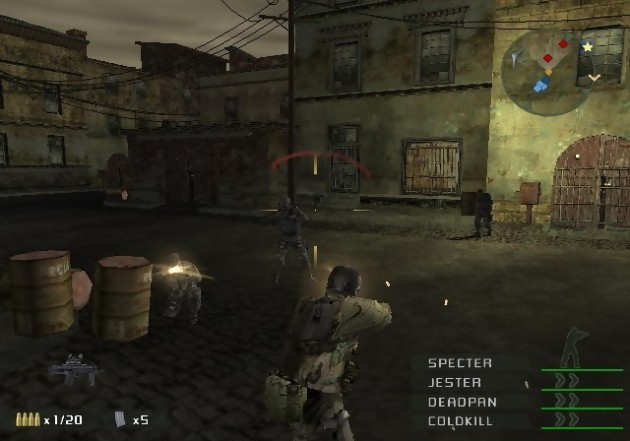Select COLDKILL from the team roster
Viewport: 630px width, 441px height.
click(461, 421)
